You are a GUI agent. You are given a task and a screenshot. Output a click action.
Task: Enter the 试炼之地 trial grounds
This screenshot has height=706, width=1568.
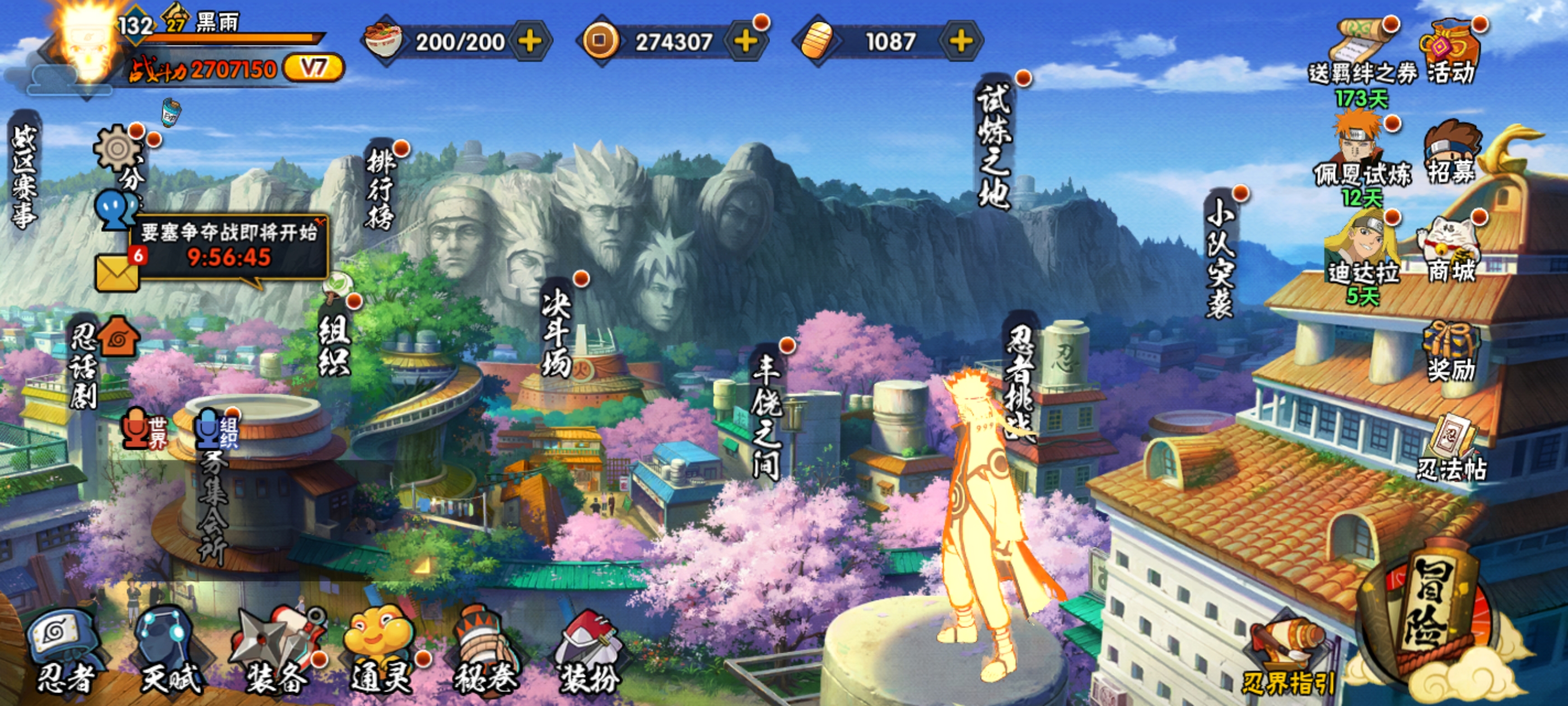[994, 146]
